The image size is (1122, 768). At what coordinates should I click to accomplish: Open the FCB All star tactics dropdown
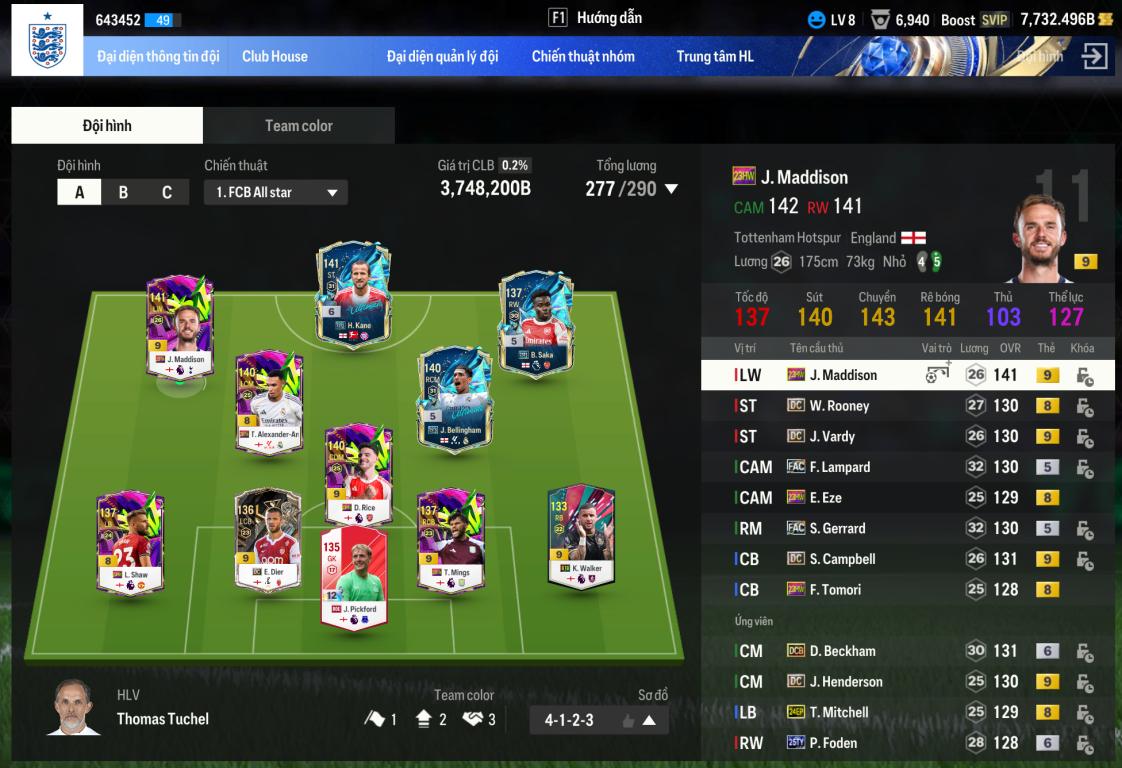click(x=276, y=193)
